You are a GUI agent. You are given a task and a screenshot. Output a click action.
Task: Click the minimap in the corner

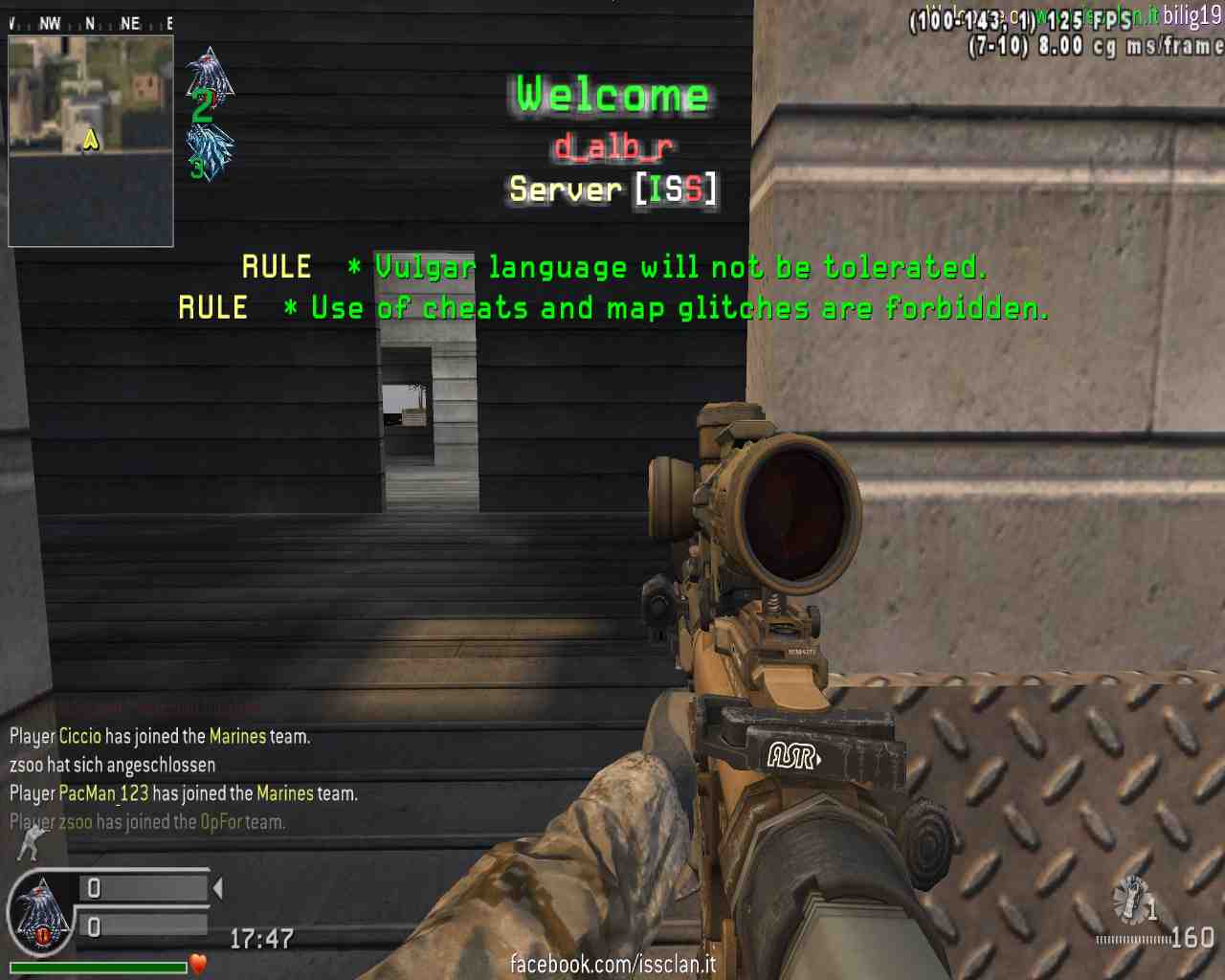point(91,141)
